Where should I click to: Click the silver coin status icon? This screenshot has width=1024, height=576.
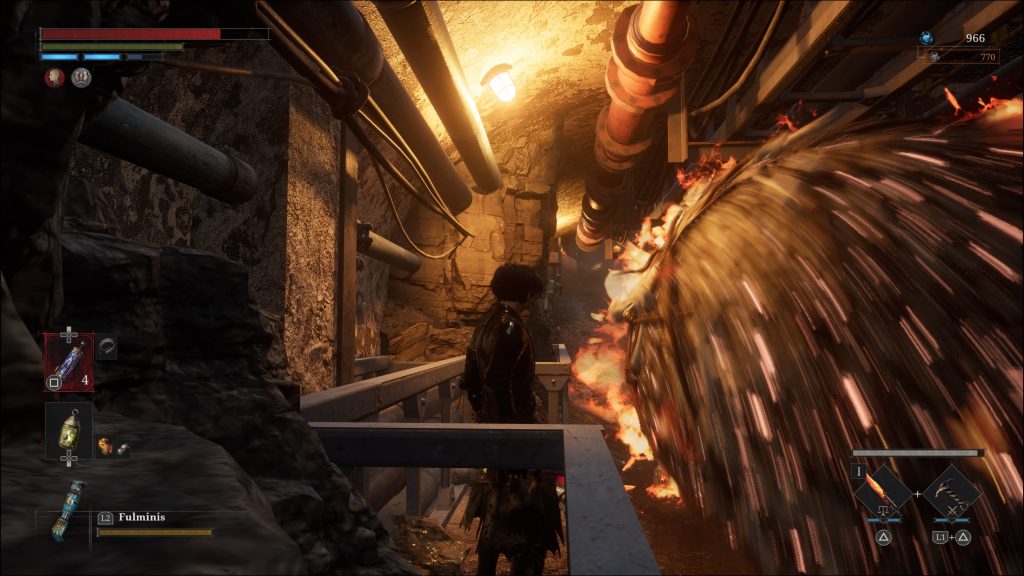point(81,77)
